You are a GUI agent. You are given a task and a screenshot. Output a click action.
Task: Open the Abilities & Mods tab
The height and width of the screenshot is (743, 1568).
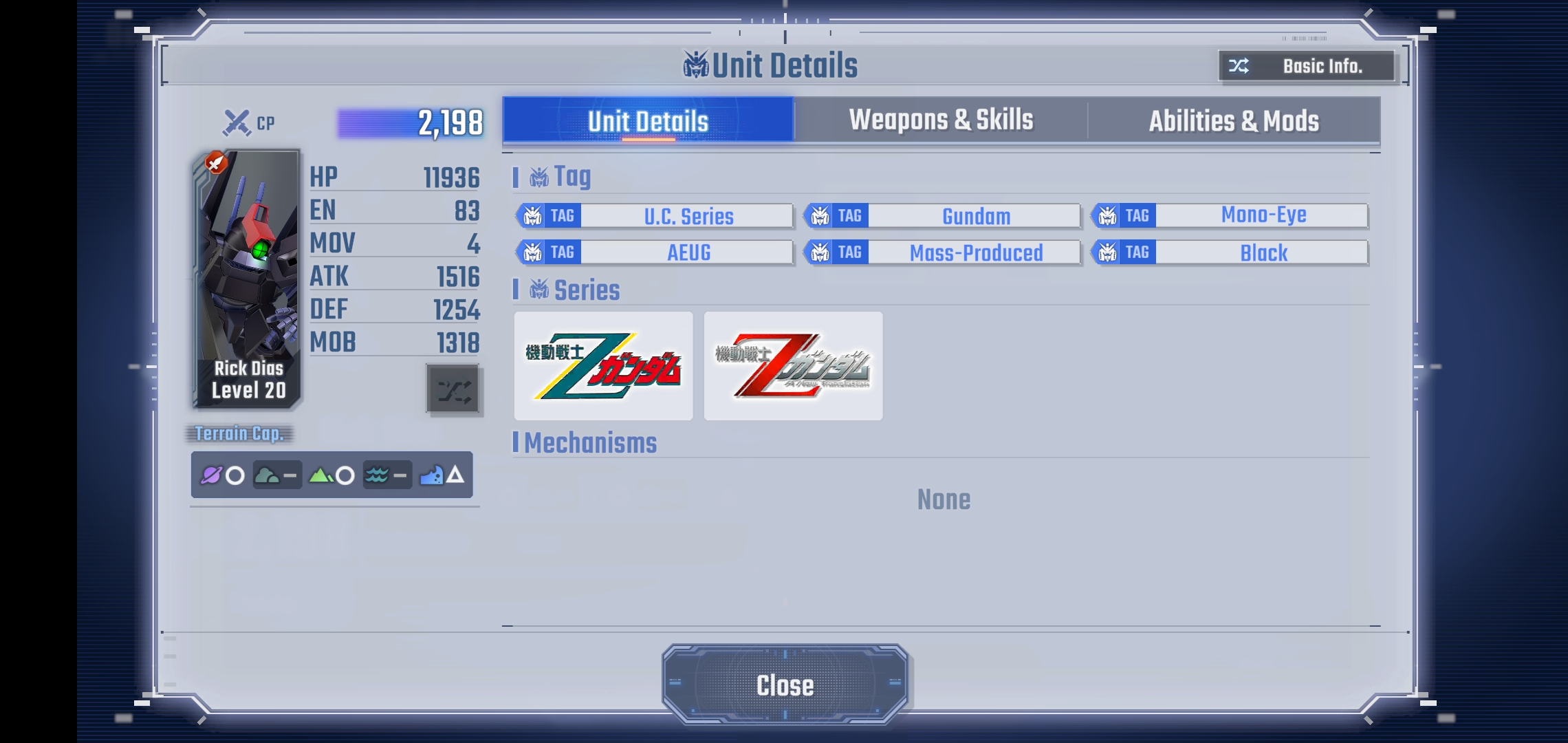point(1234,121)
